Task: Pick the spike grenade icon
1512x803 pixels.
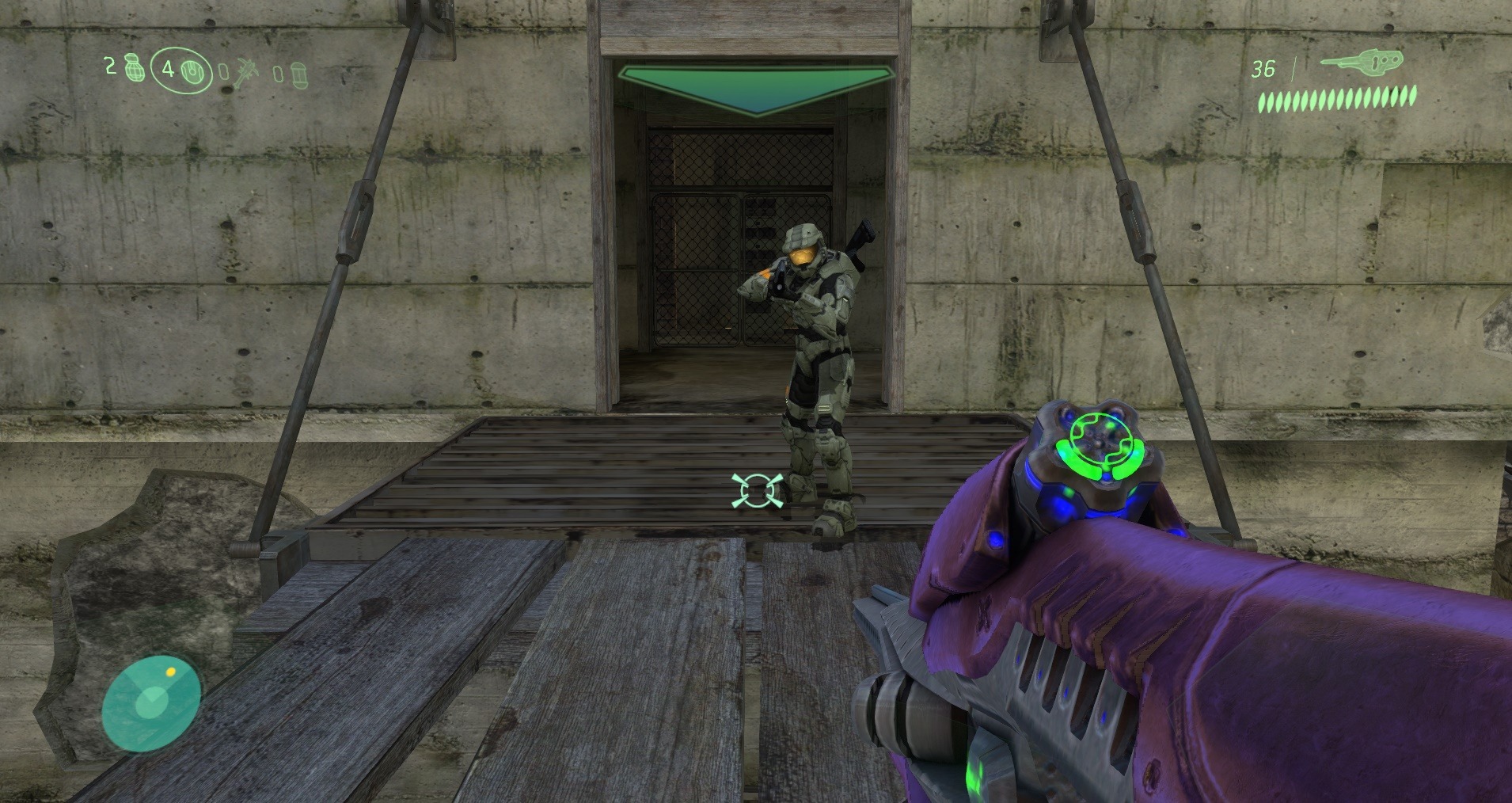Action: pyautogui.click(x=247, y=74)
